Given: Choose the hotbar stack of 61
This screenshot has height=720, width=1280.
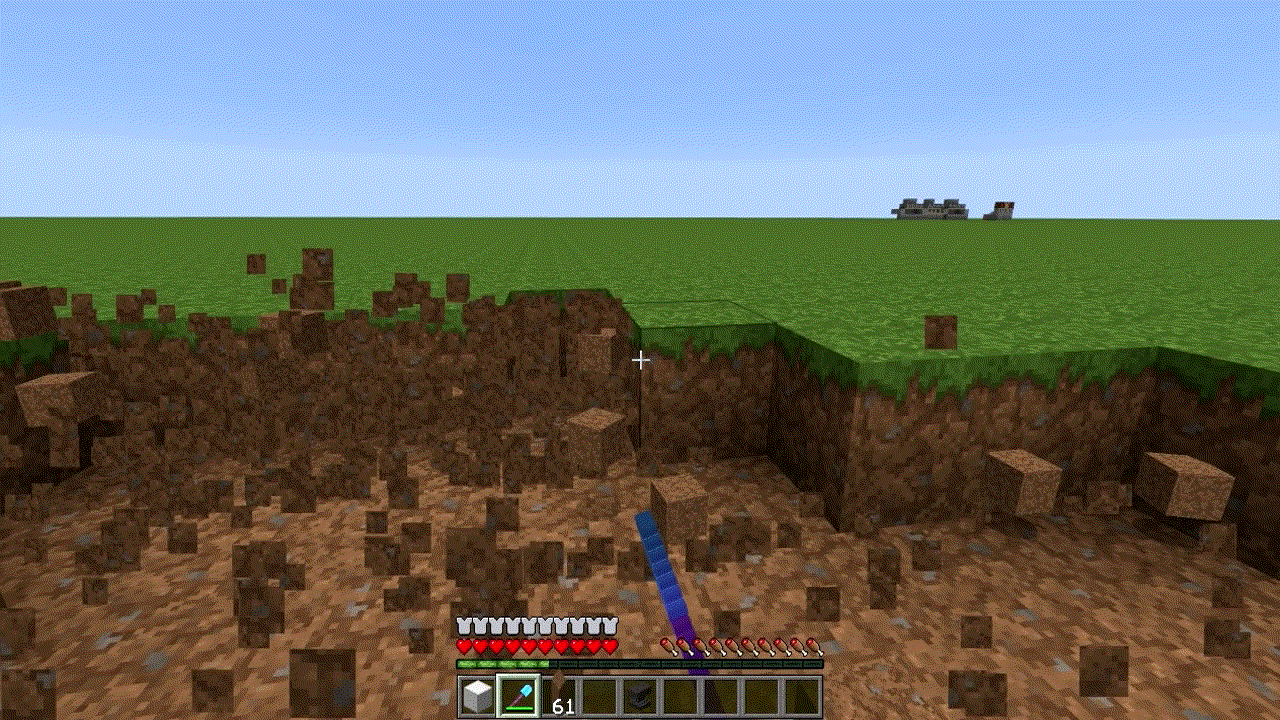Looking at the screenshot, I should [x=560, y=696].
